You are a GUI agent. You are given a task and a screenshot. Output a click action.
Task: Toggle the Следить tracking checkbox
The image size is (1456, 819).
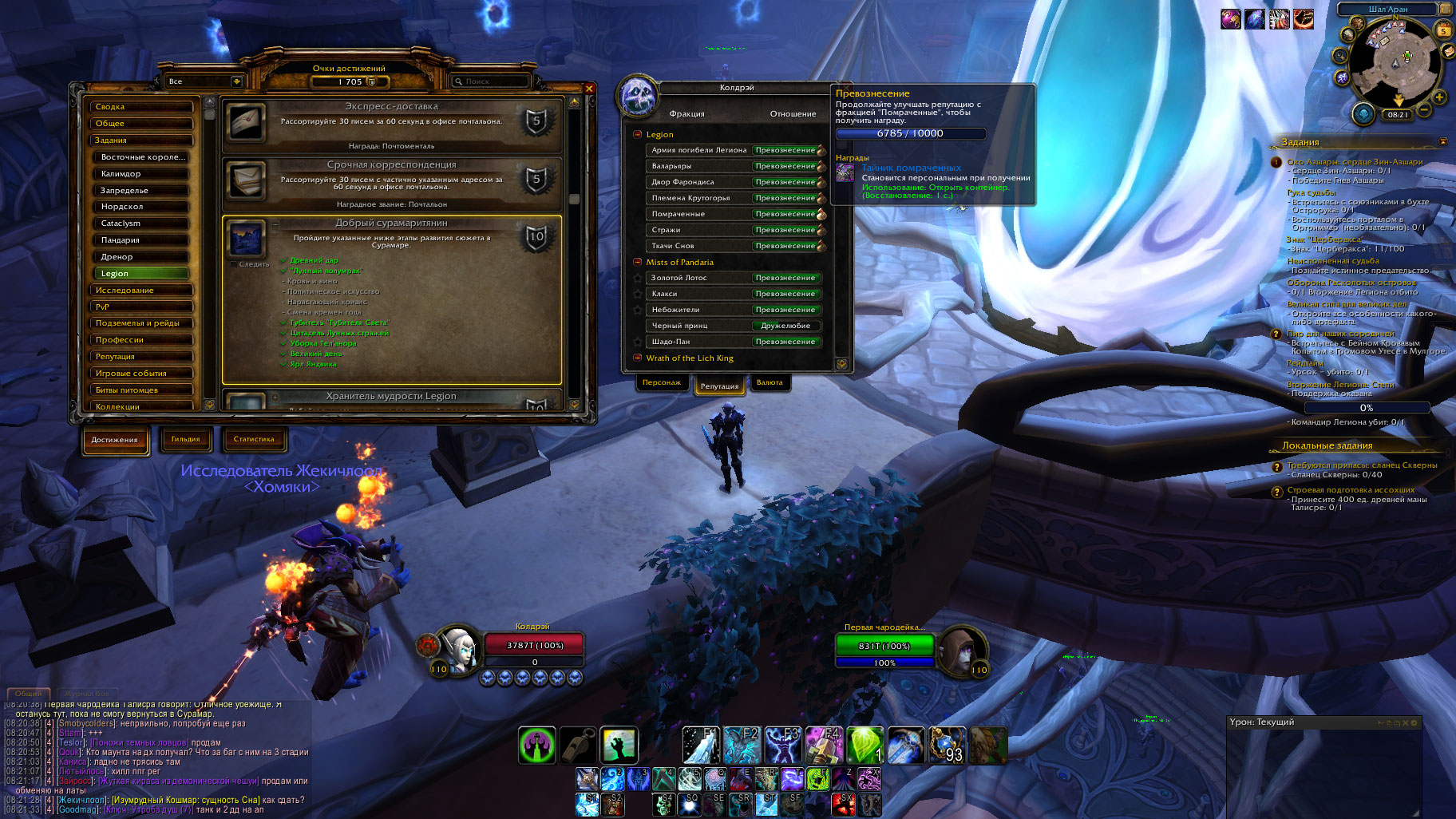coord(234,264)
